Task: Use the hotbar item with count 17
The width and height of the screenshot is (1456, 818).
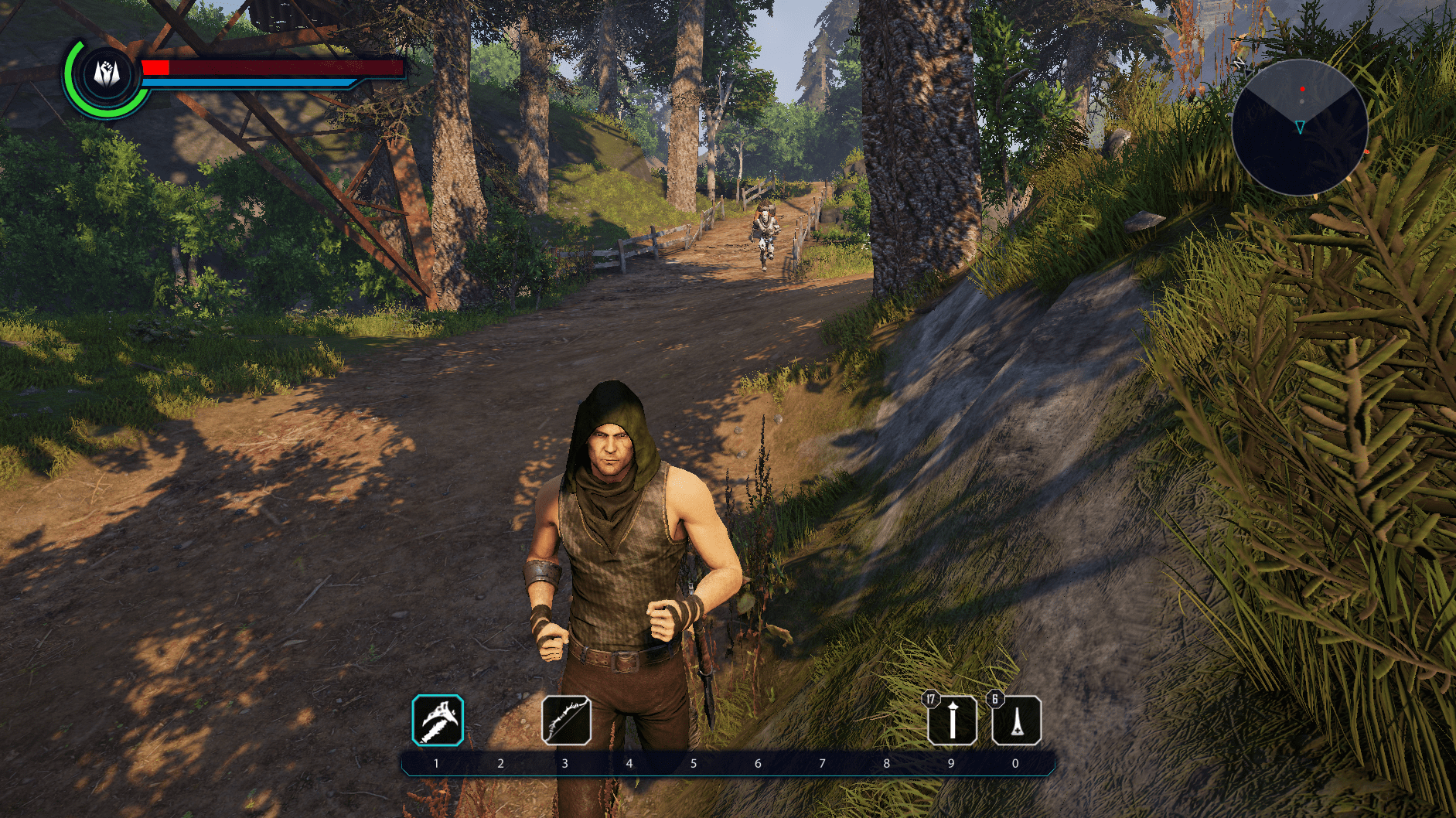Action: pos(952,721)
